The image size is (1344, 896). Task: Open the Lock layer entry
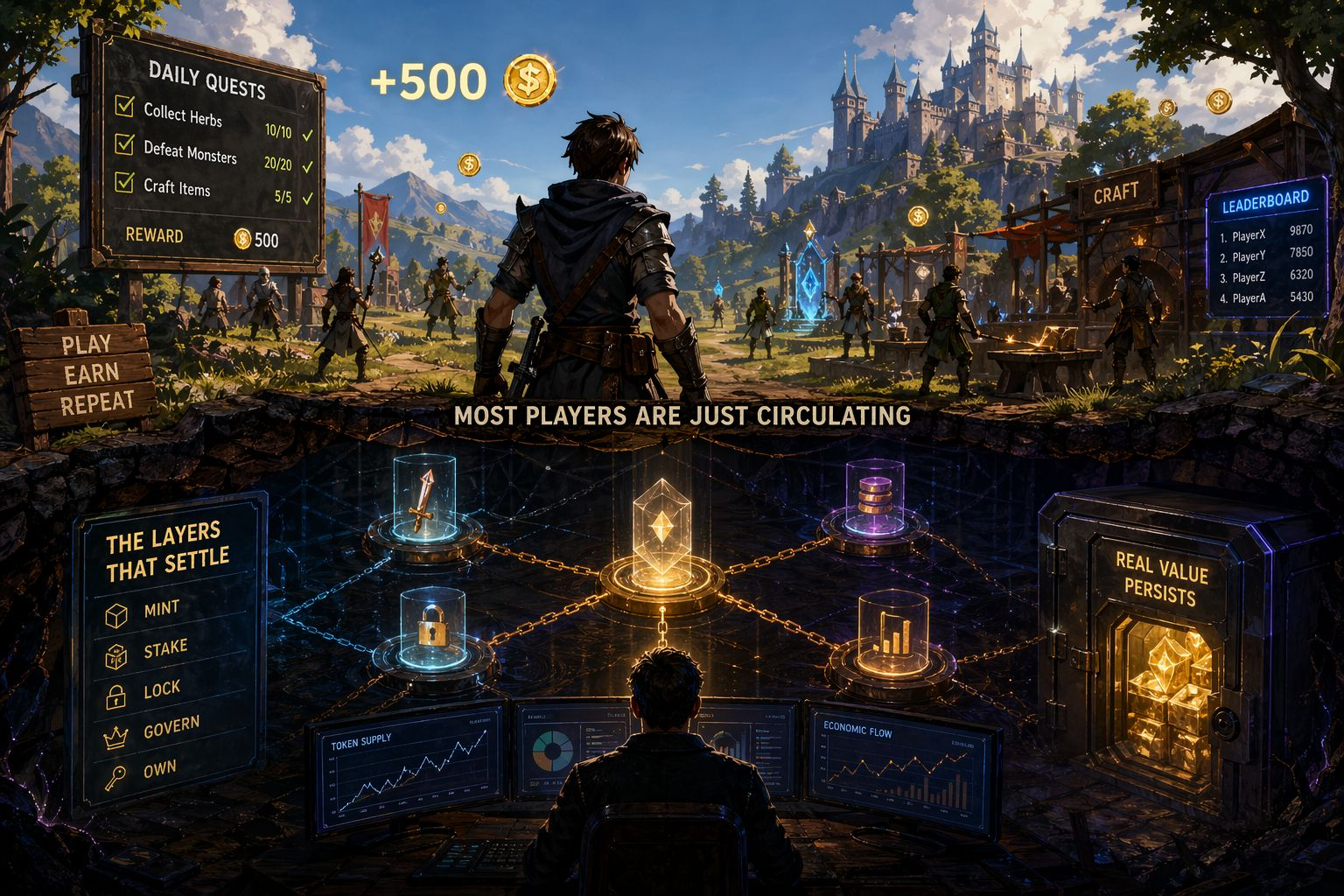pos(161,690)
